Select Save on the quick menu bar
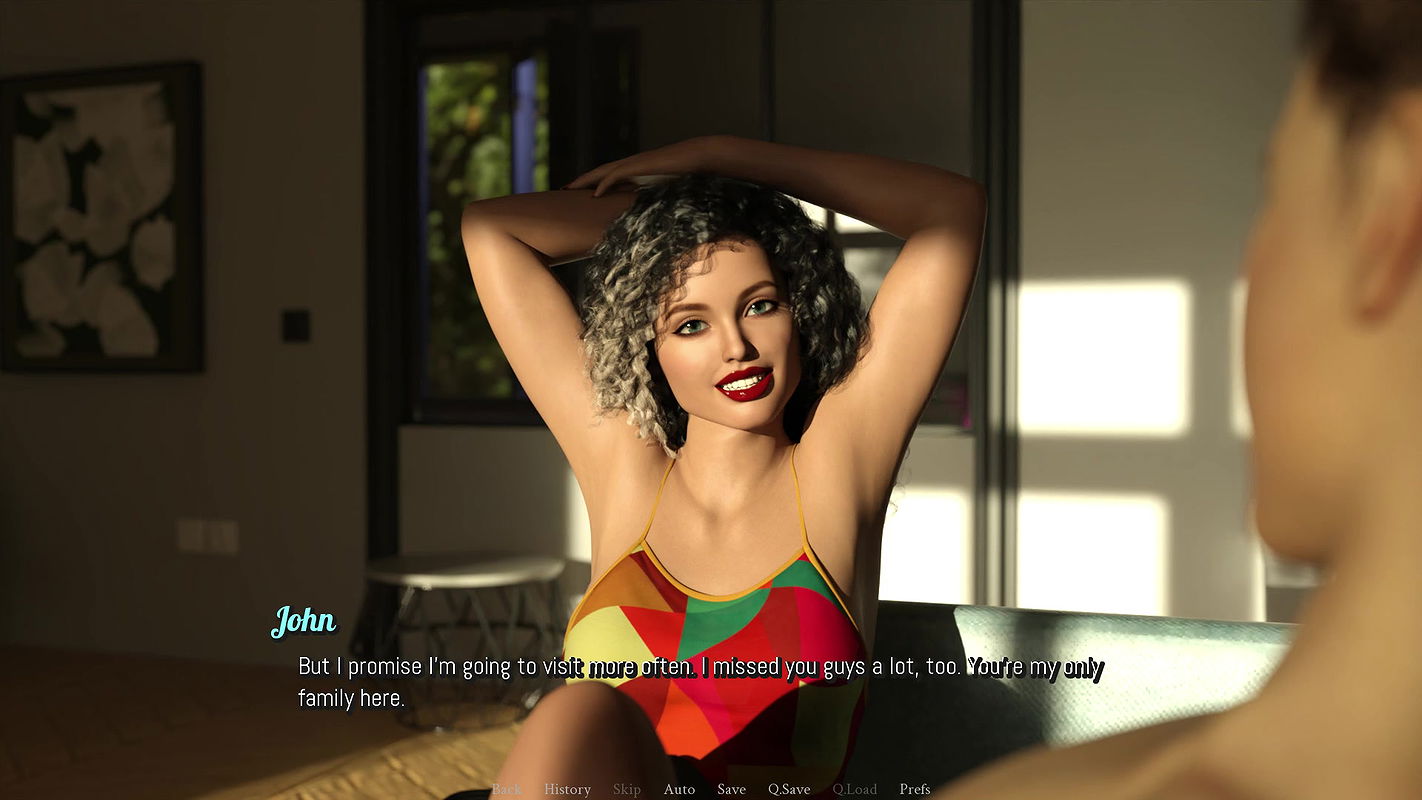The height and width of the screenshot is (800, 1422). 731,789
